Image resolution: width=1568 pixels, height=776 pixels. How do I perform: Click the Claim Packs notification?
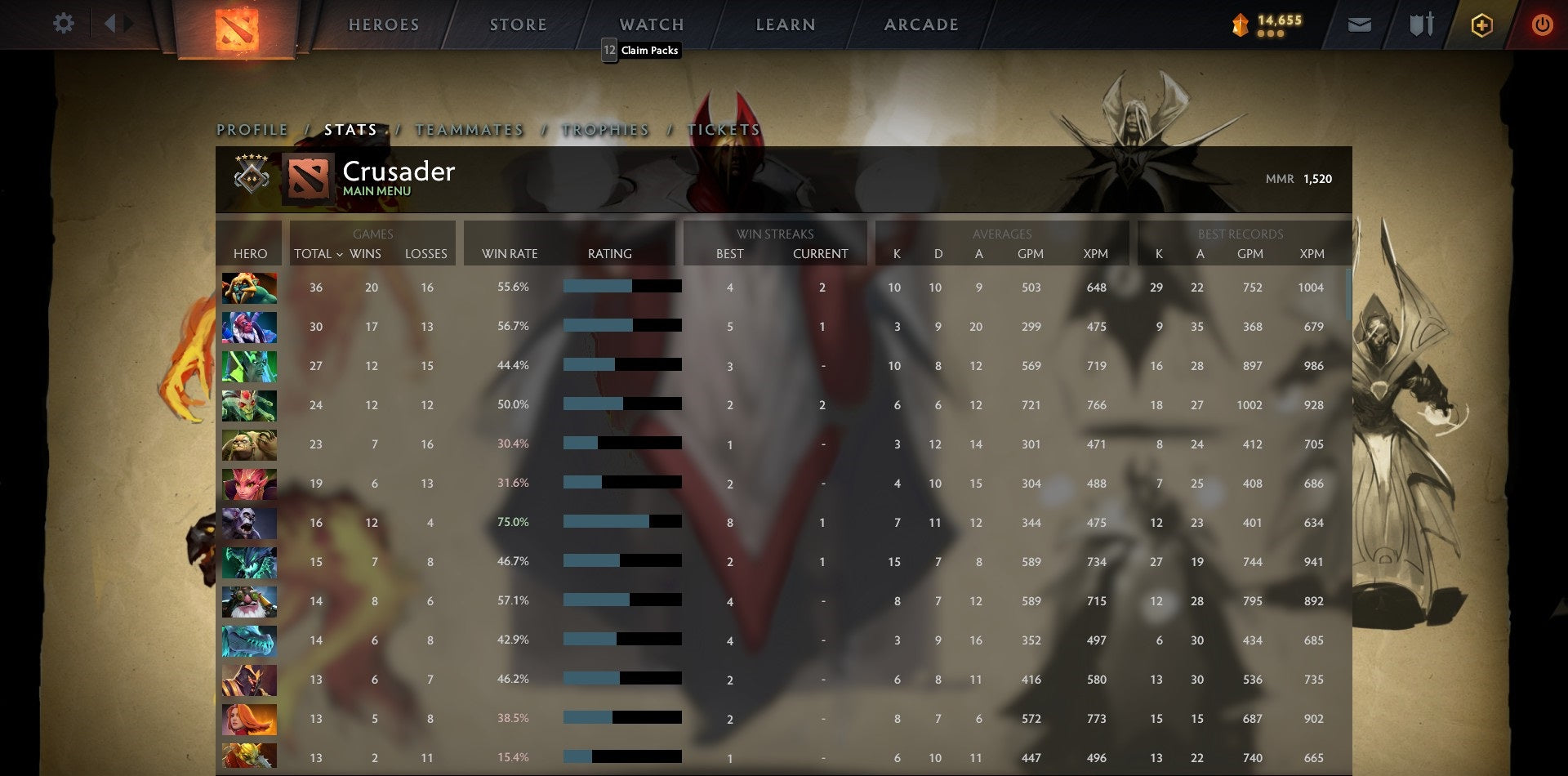coord(640,50)
